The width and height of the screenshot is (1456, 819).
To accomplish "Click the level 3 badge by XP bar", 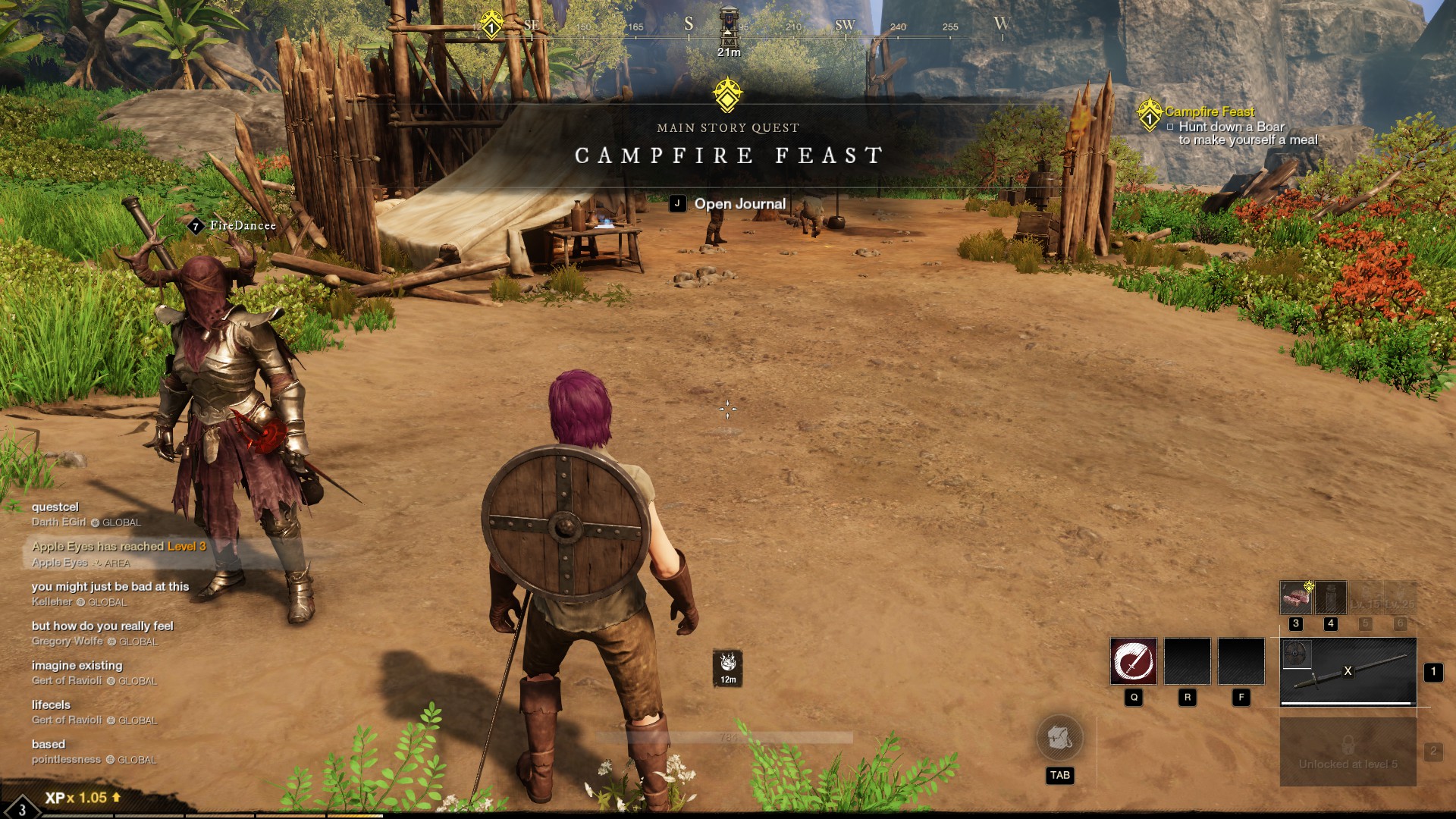I will 21,808.
